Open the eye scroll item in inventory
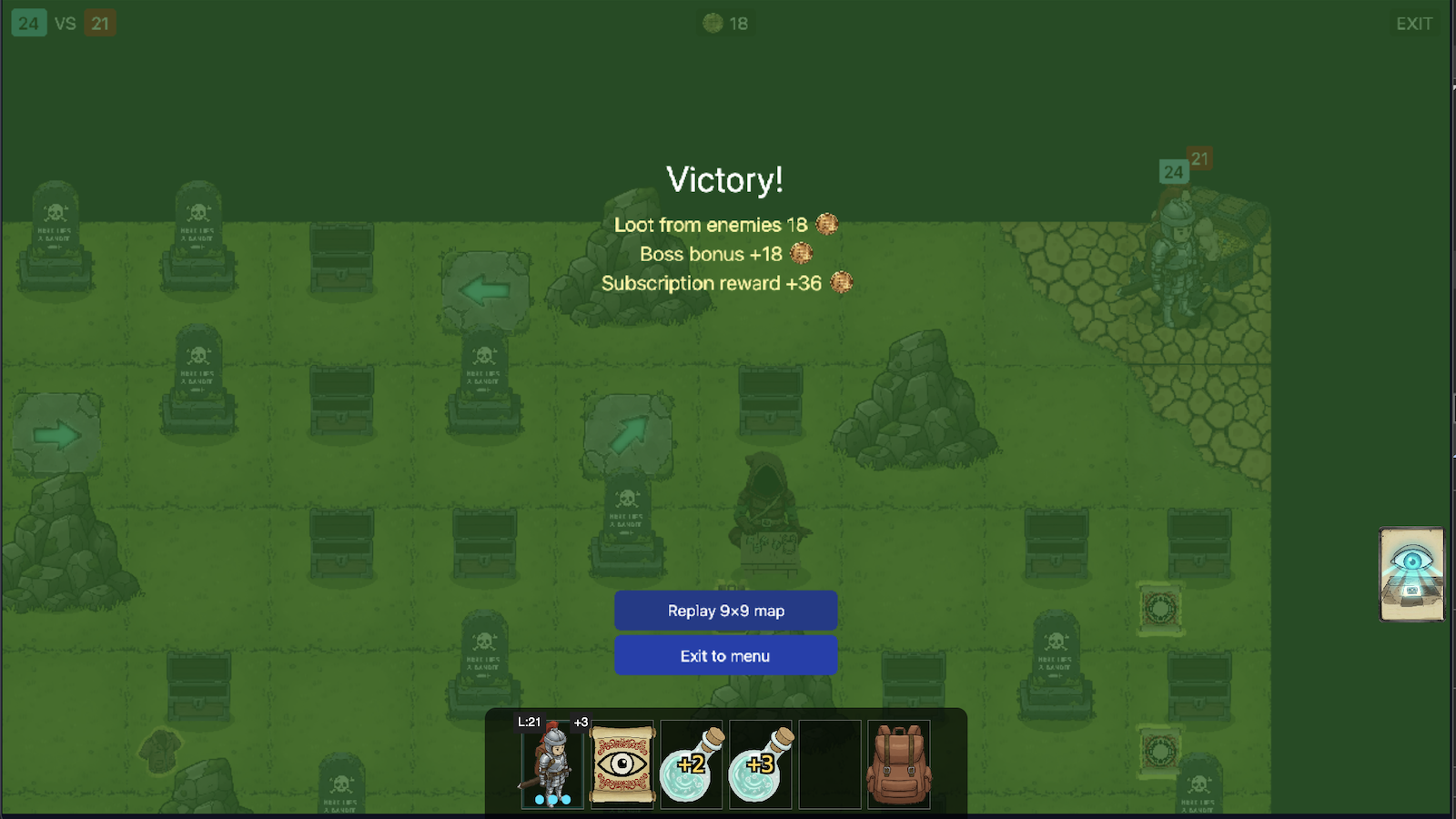Screen dimensions: 1456x819 tap(622, 764)
